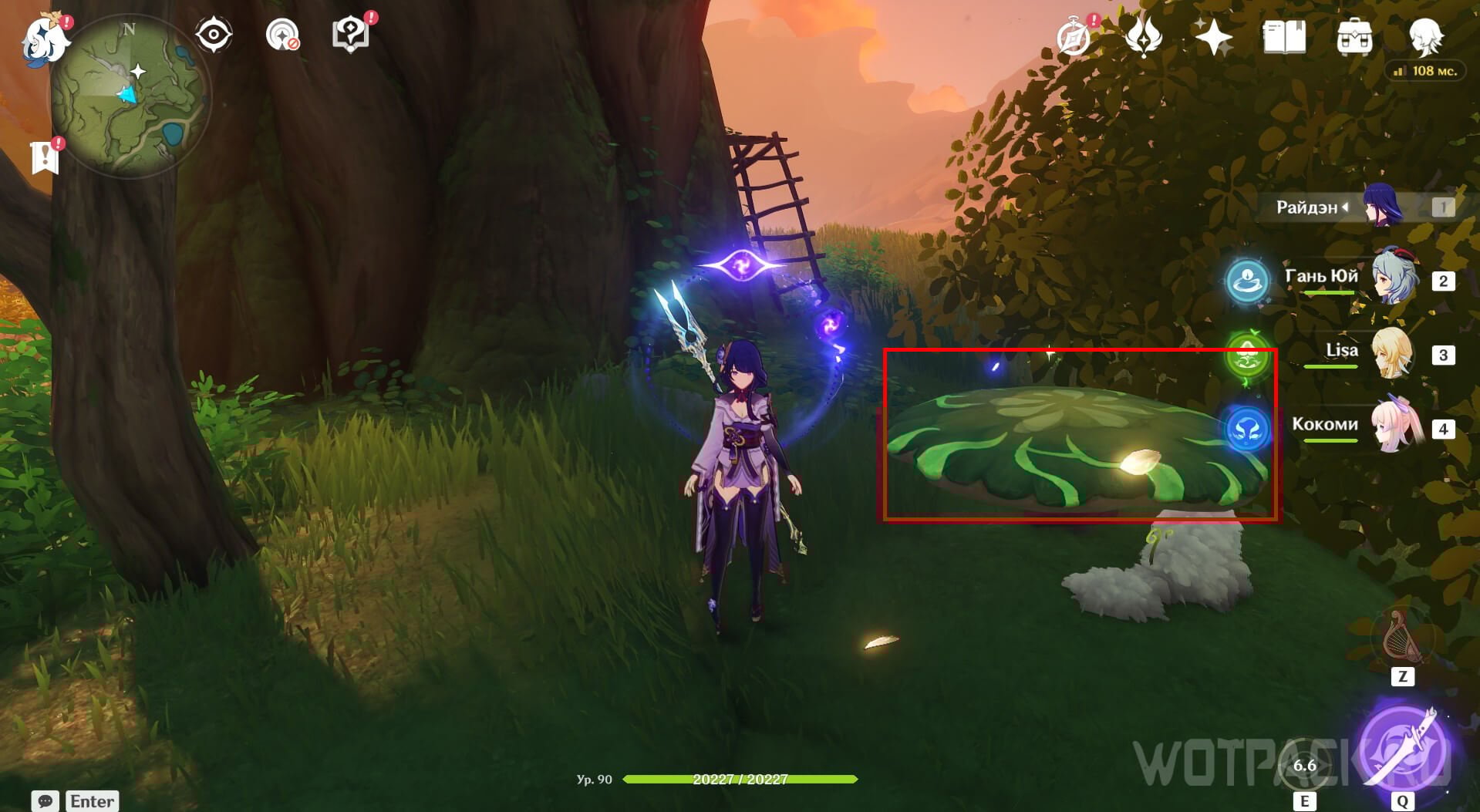Open the adventurer handbook book icon
The width and height of the screenshot is (1480, 812).
click(1283, 36)
